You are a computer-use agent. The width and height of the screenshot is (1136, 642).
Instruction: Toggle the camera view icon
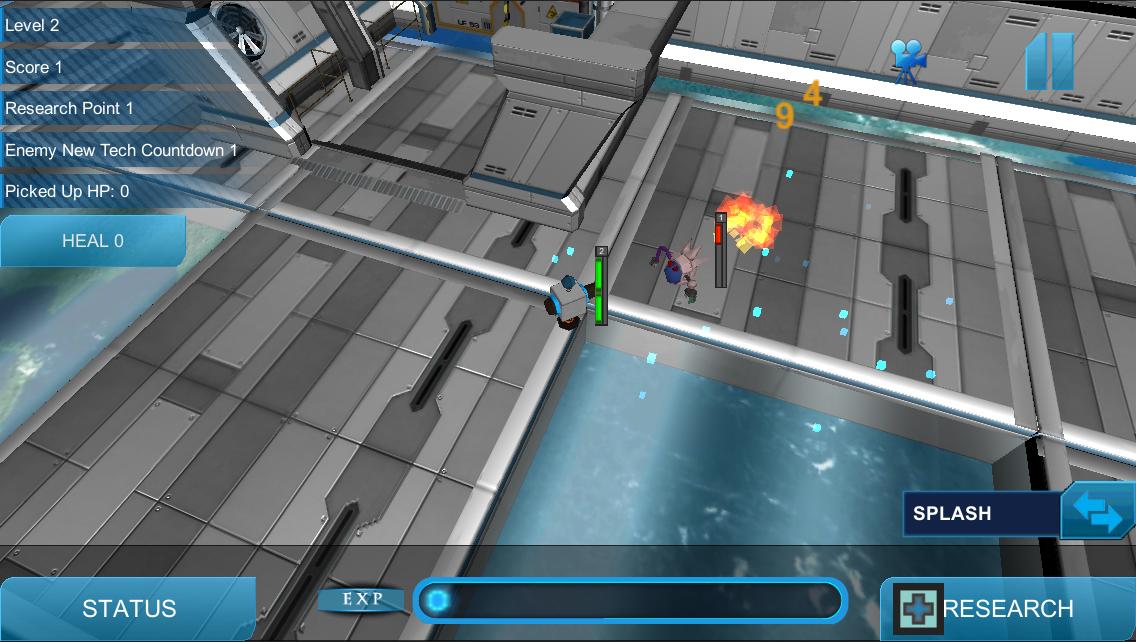point(908,60)
